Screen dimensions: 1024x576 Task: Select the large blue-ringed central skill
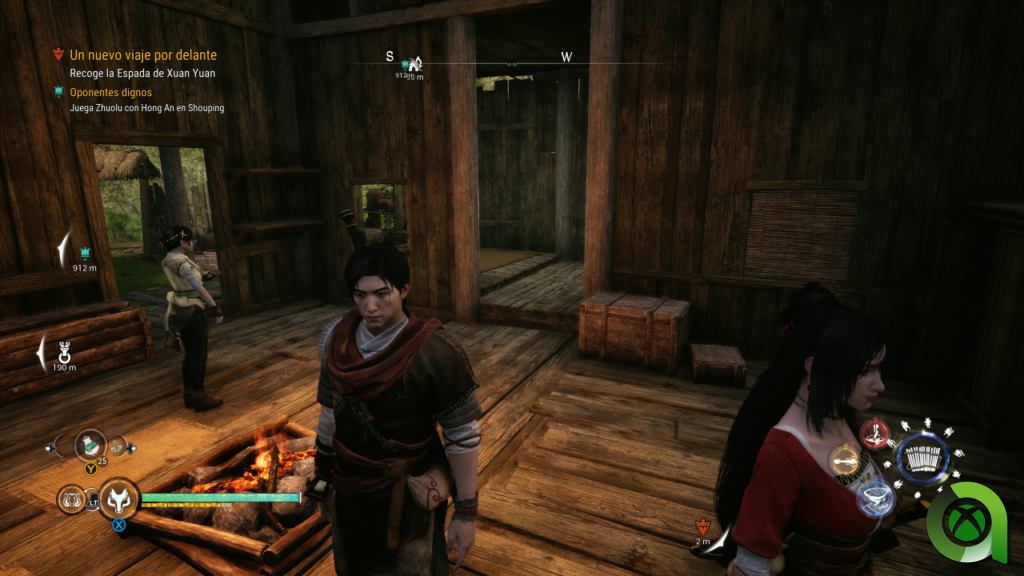click(x=922, y=460)
